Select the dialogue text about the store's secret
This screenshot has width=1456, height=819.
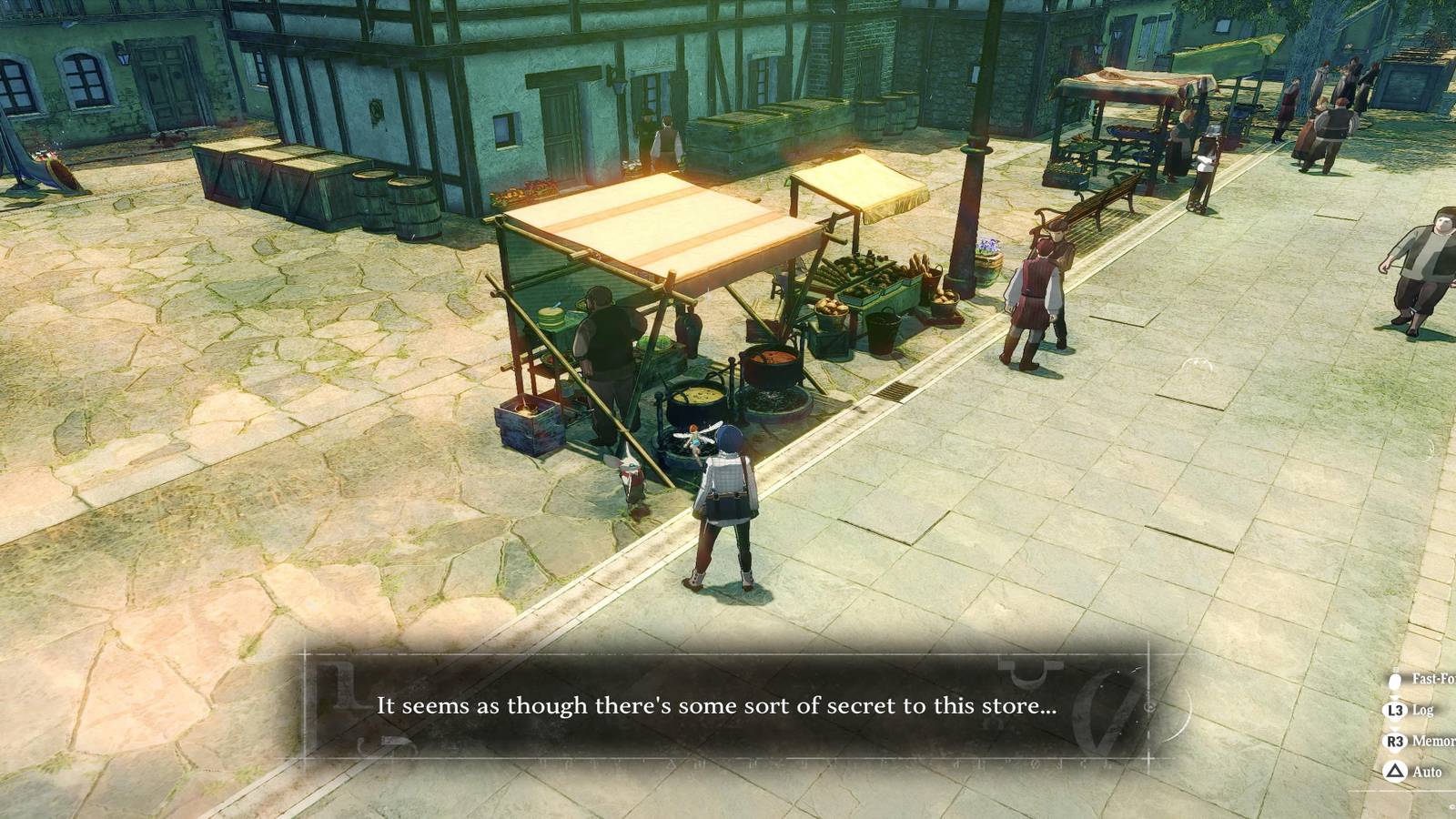(718, 705)
